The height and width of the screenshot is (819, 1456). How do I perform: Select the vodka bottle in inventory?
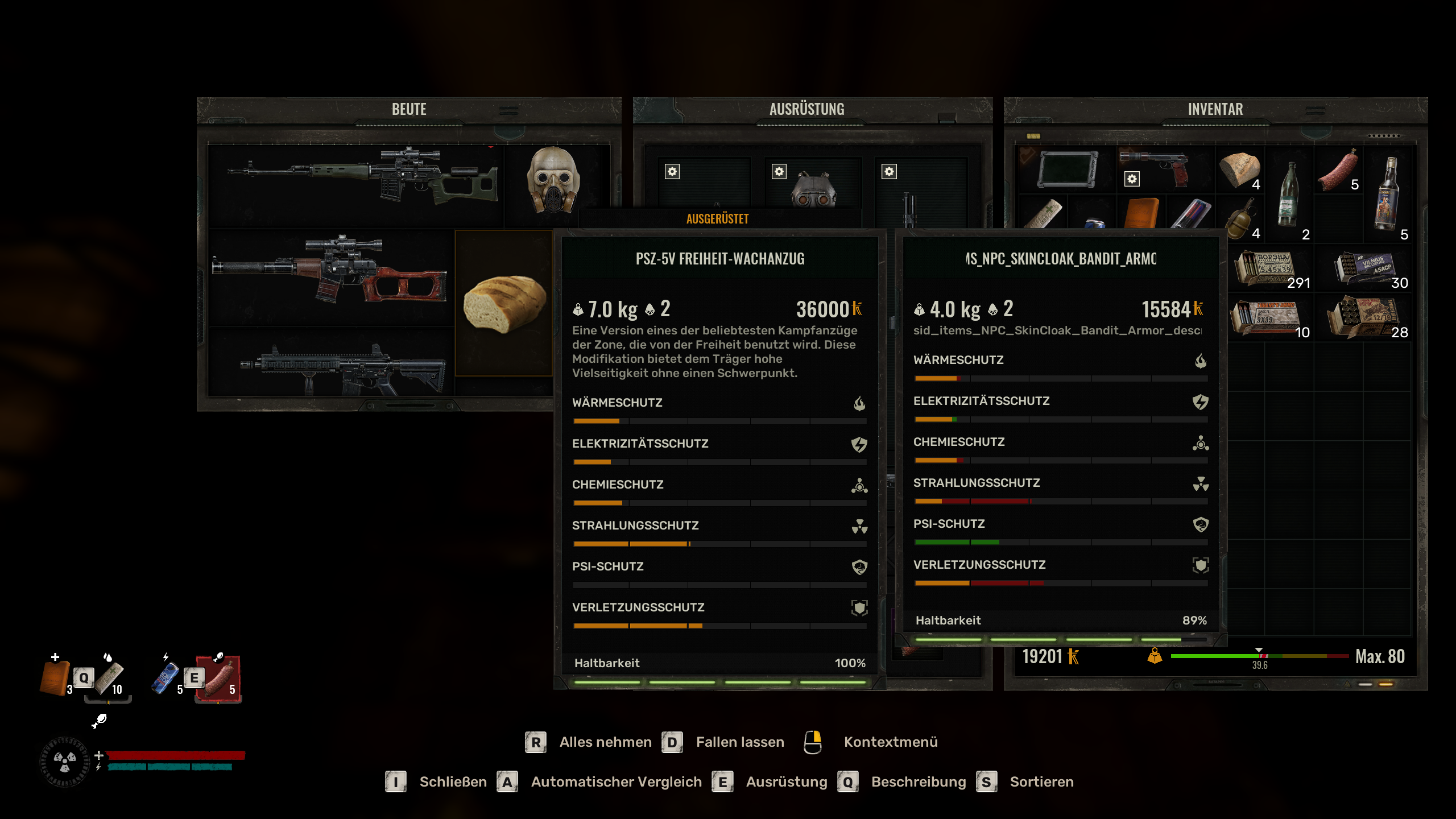[1388, 193]
